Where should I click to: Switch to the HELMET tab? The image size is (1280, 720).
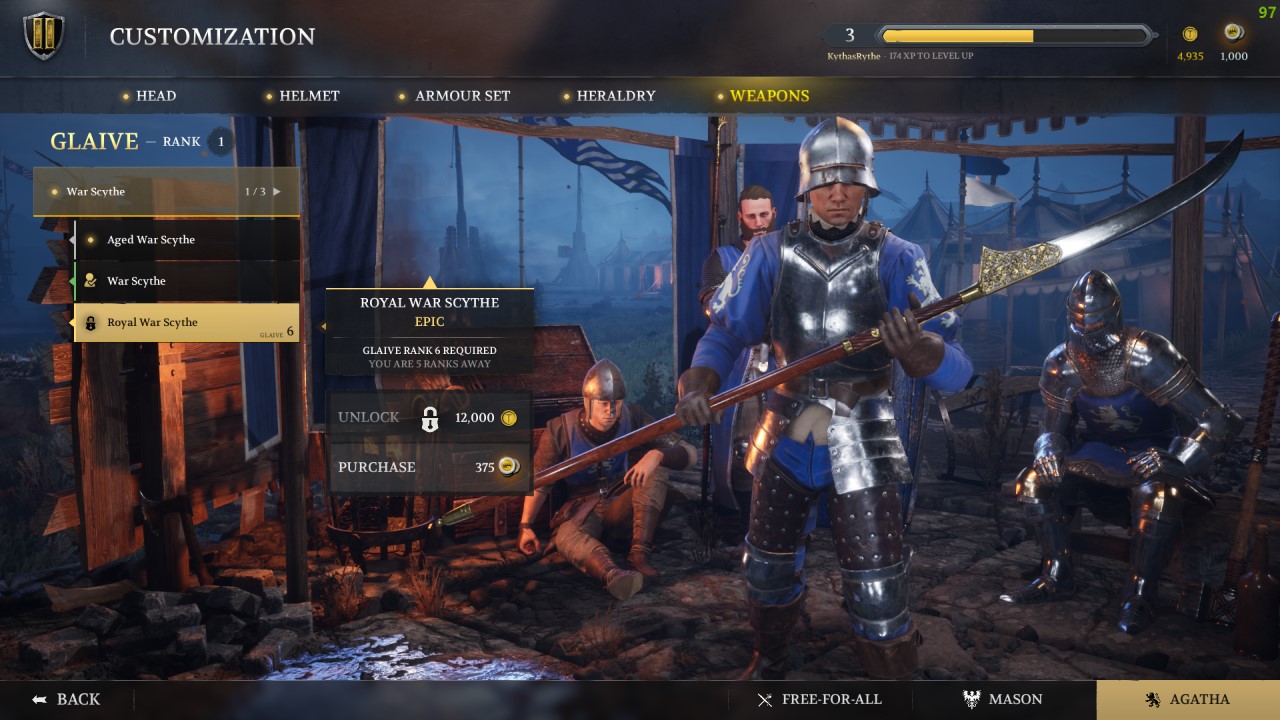pos(310,96)
